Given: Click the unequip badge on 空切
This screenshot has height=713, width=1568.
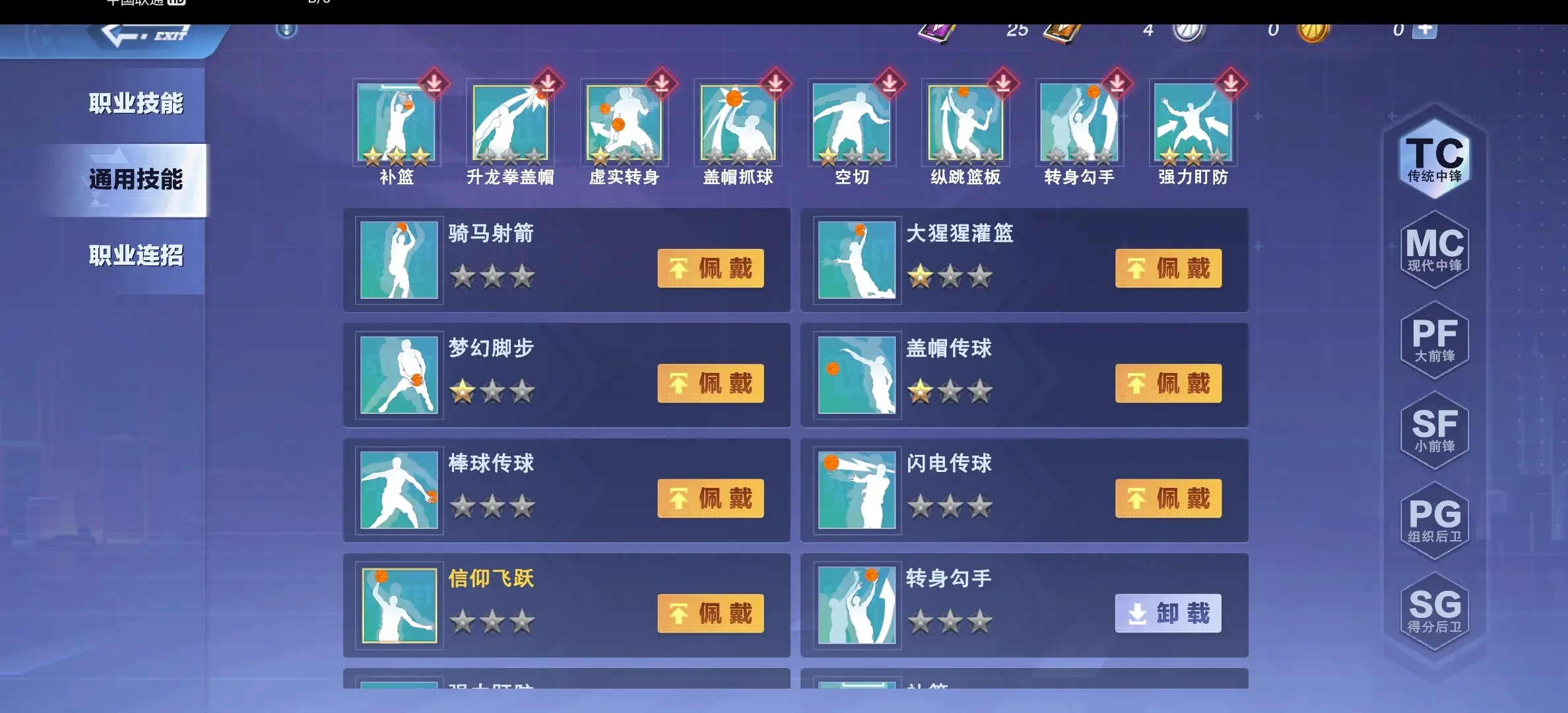Looking at the screenshot, I should click(x=889, y=85).
